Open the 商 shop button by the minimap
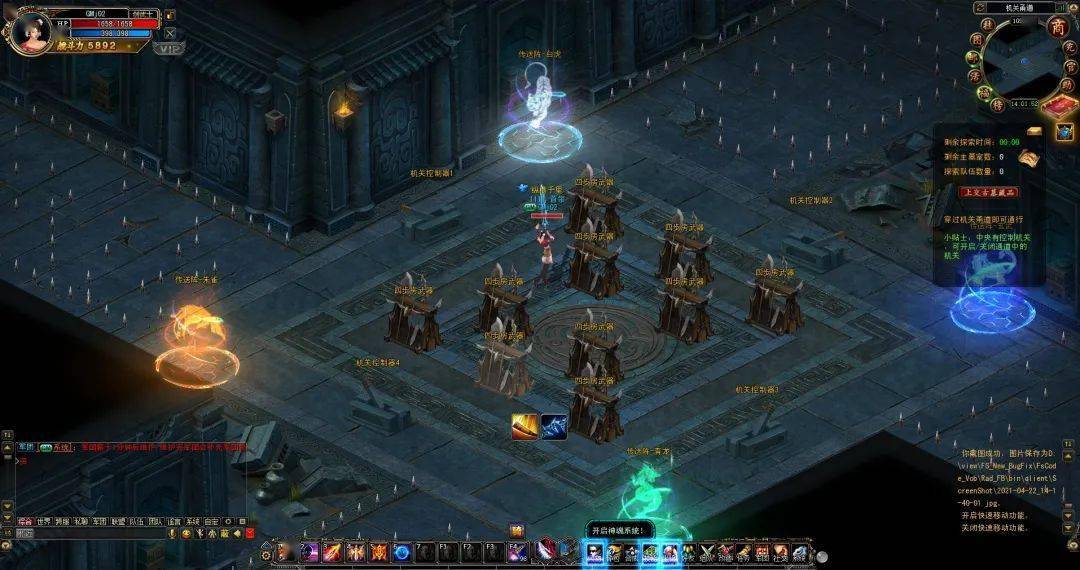 [1057, 28]
